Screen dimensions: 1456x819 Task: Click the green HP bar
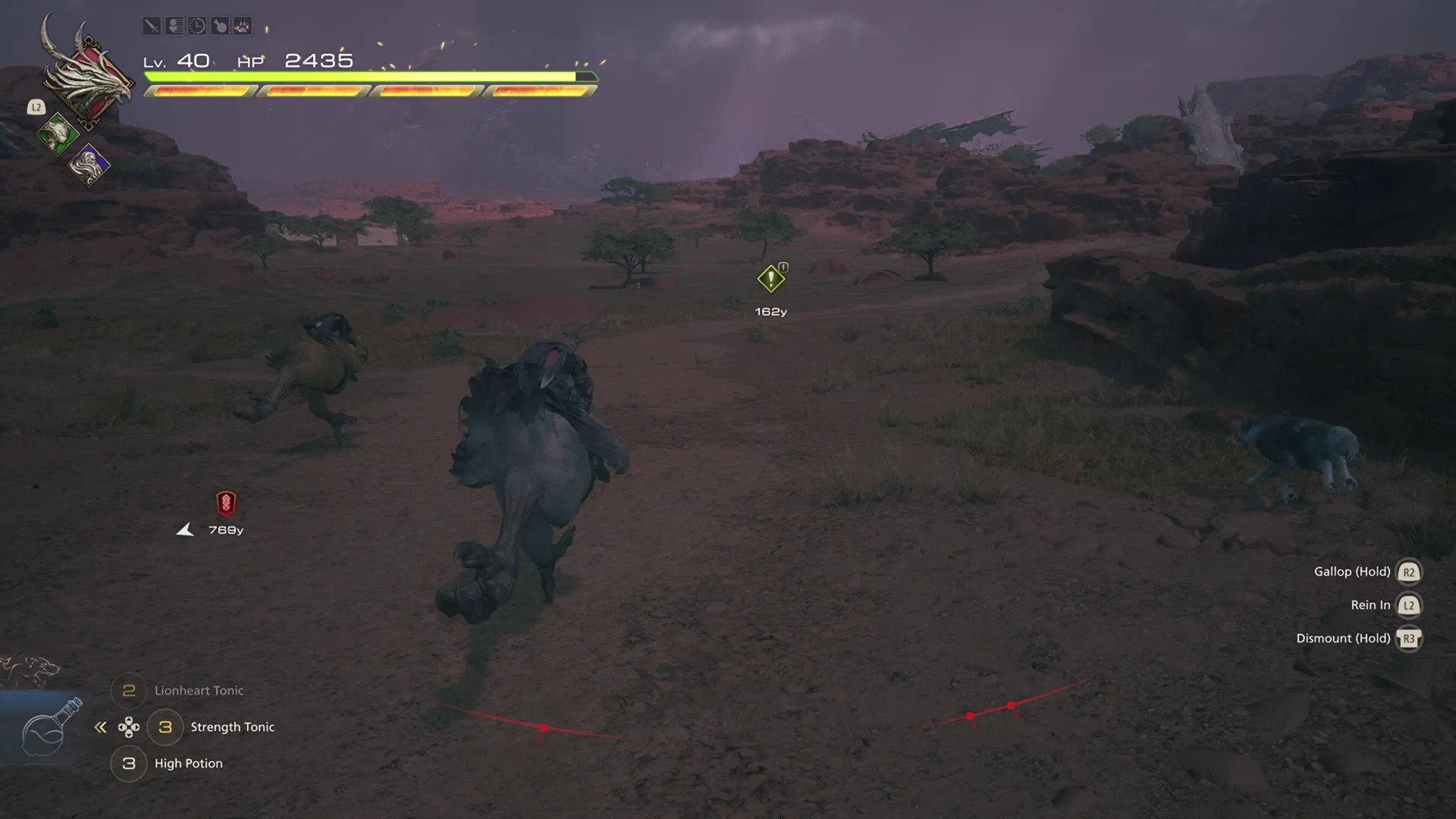pyautogui.click(x=364, y=77)
